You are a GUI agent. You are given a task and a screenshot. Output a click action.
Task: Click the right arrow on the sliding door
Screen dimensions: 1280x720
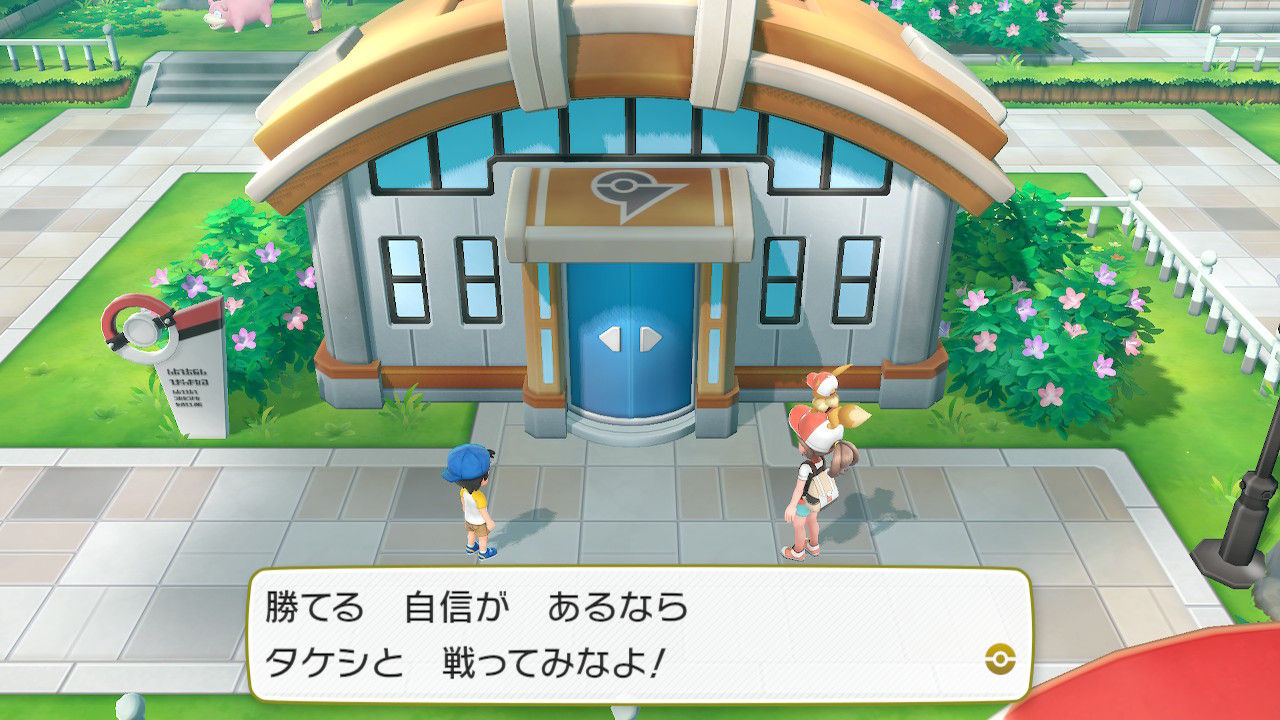coord(651,337)
